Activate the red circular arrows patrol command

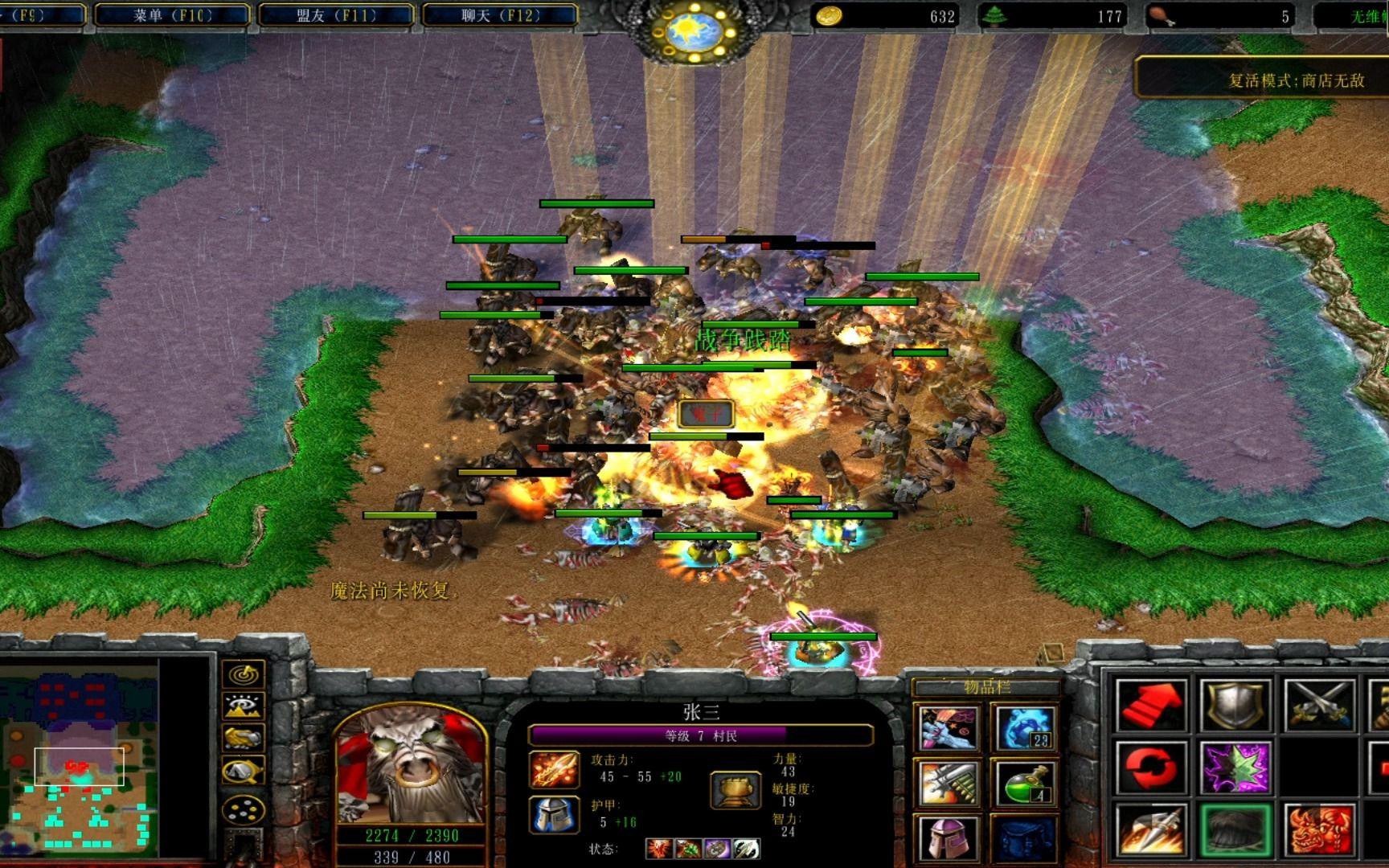[x=1151, y=767]
